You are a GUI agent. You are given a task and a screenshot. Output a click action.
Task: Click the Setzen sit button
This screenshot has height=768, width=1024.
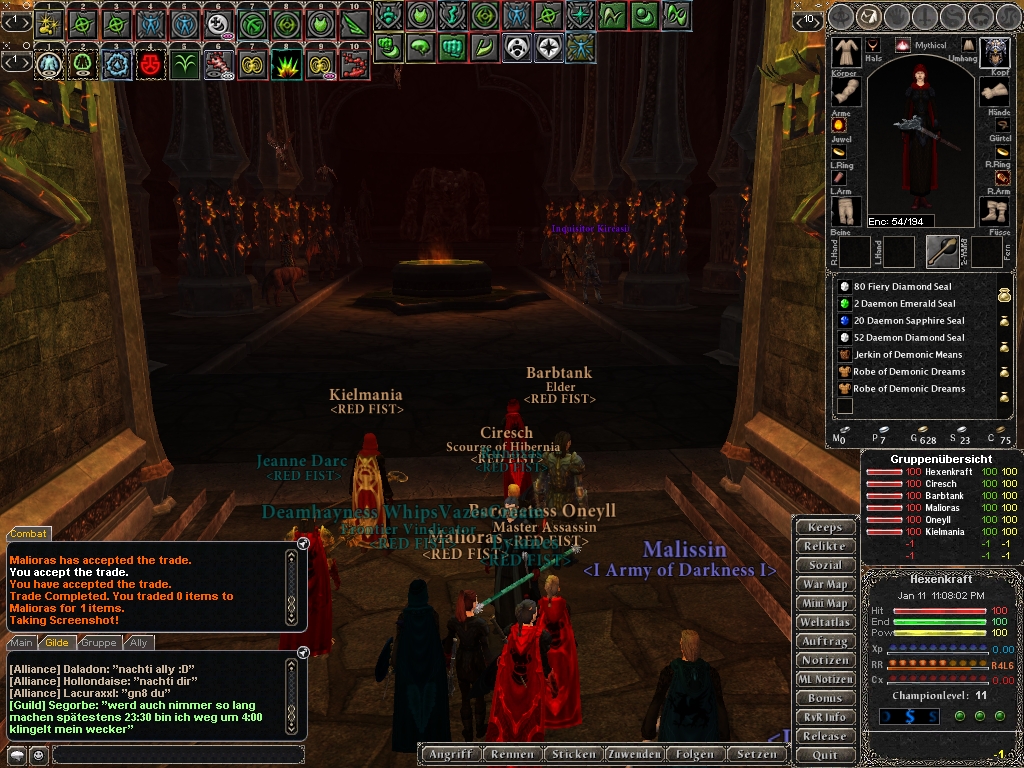[x=756, y=754]
